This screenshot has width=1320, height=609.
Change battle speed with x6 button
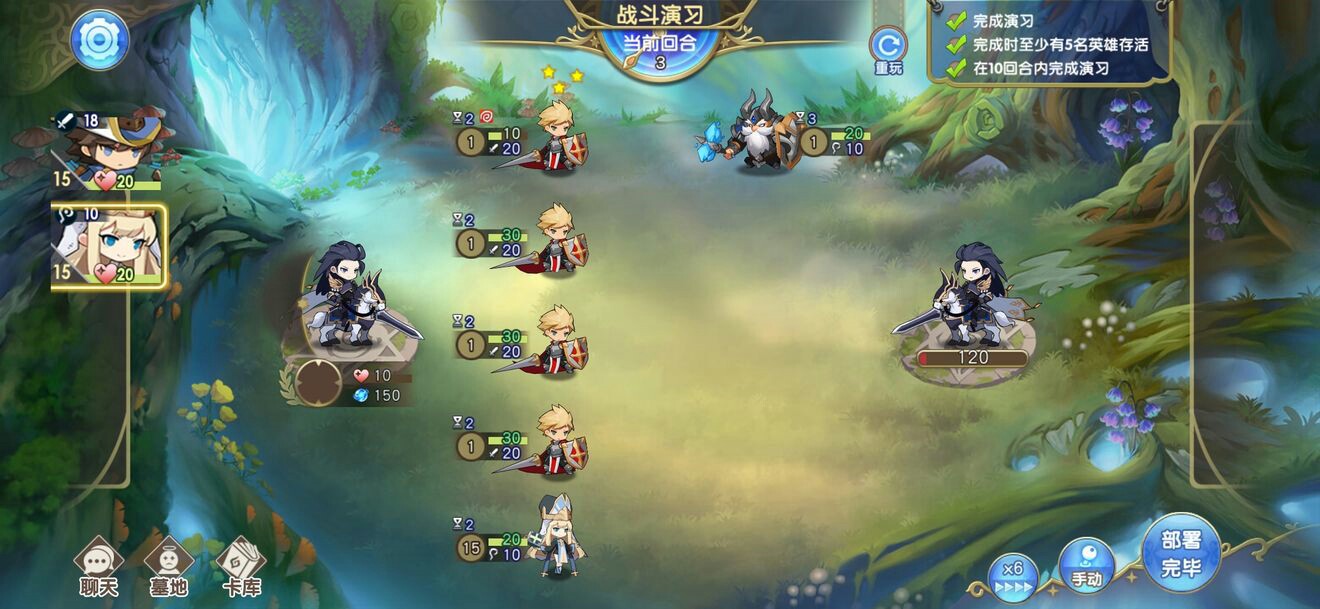(1012, 575)
